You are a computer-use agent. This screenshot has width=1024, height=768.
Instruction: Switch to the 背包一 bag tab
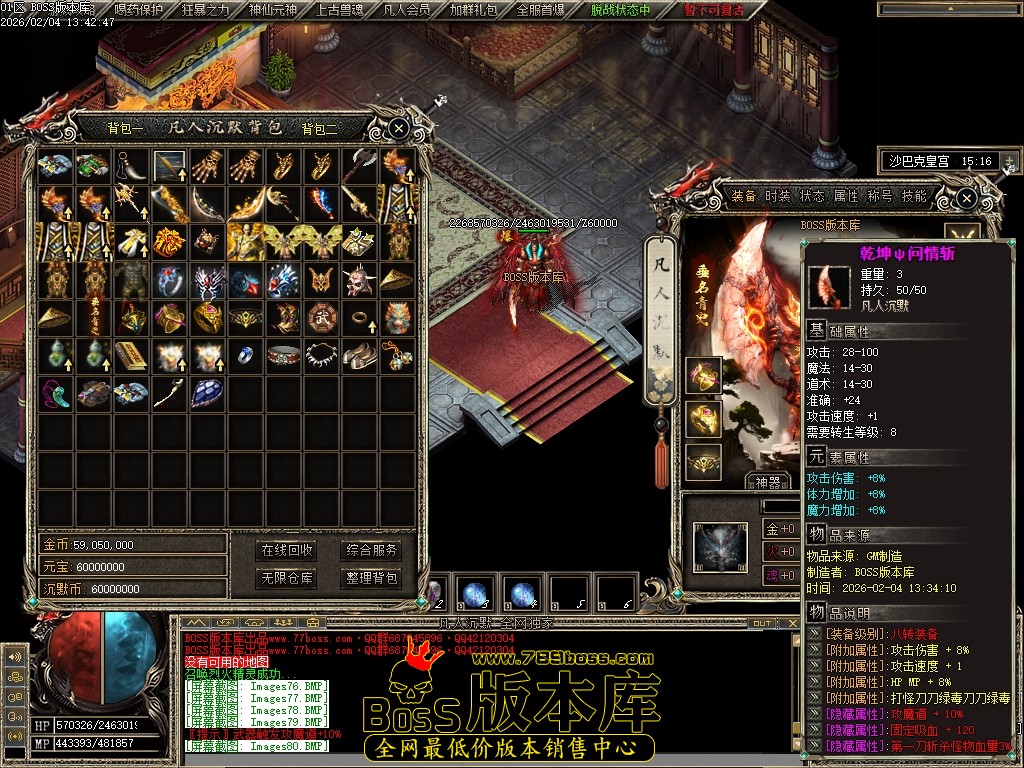point(126,128)
